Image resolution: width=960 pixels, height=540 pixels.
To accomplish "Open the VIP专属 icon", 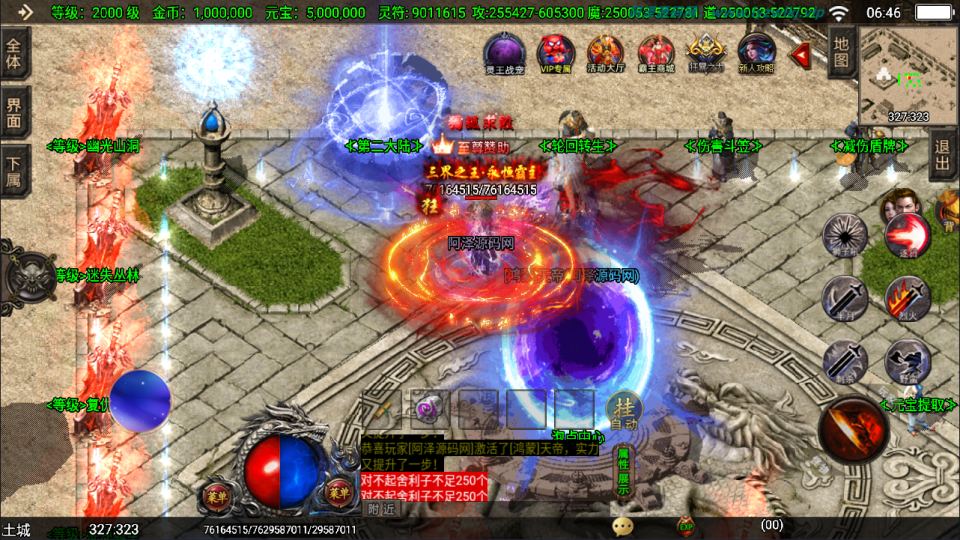I will click(x=554, y=53).
